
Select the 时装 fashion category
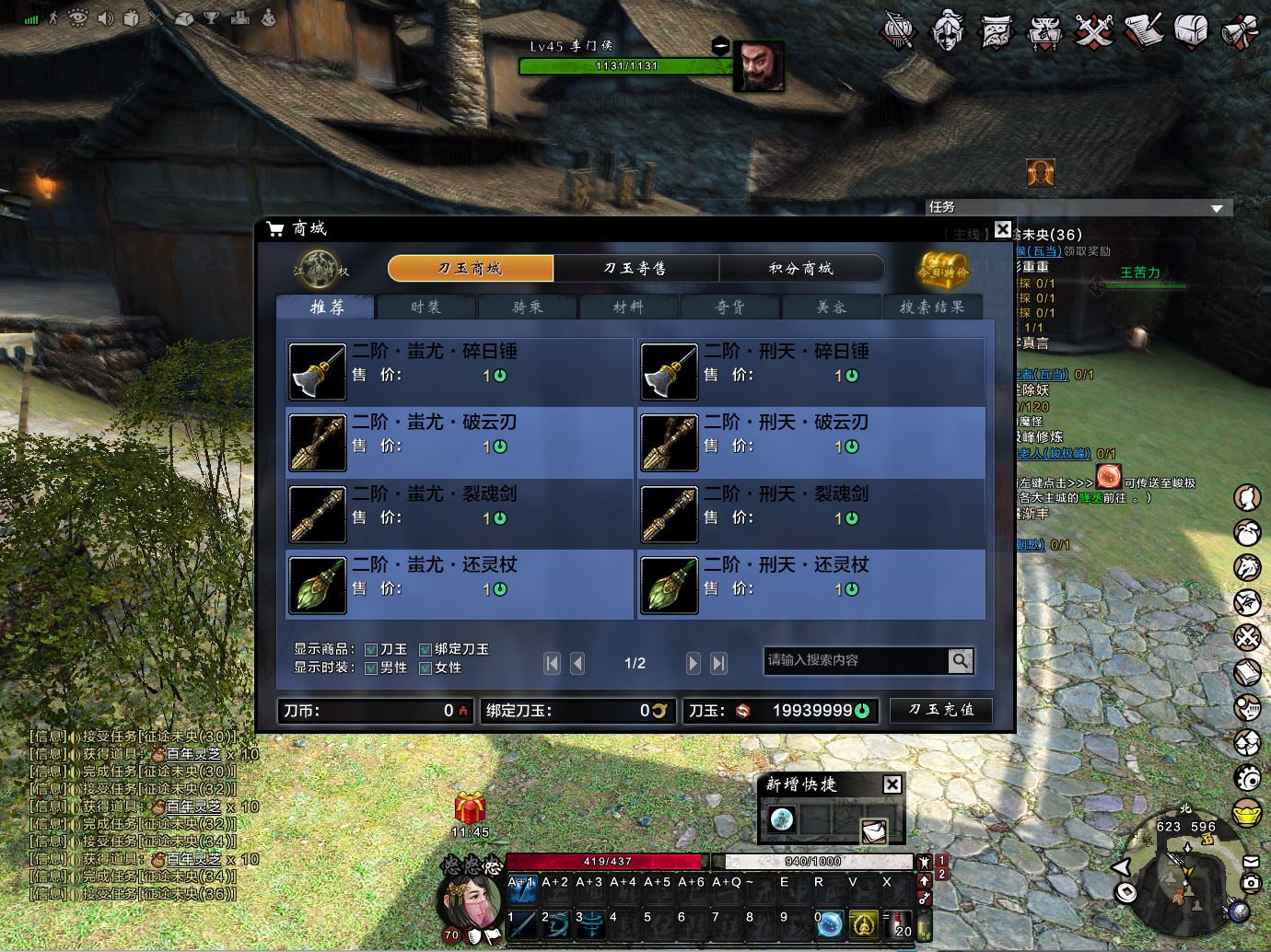click(x=426, y=307)
